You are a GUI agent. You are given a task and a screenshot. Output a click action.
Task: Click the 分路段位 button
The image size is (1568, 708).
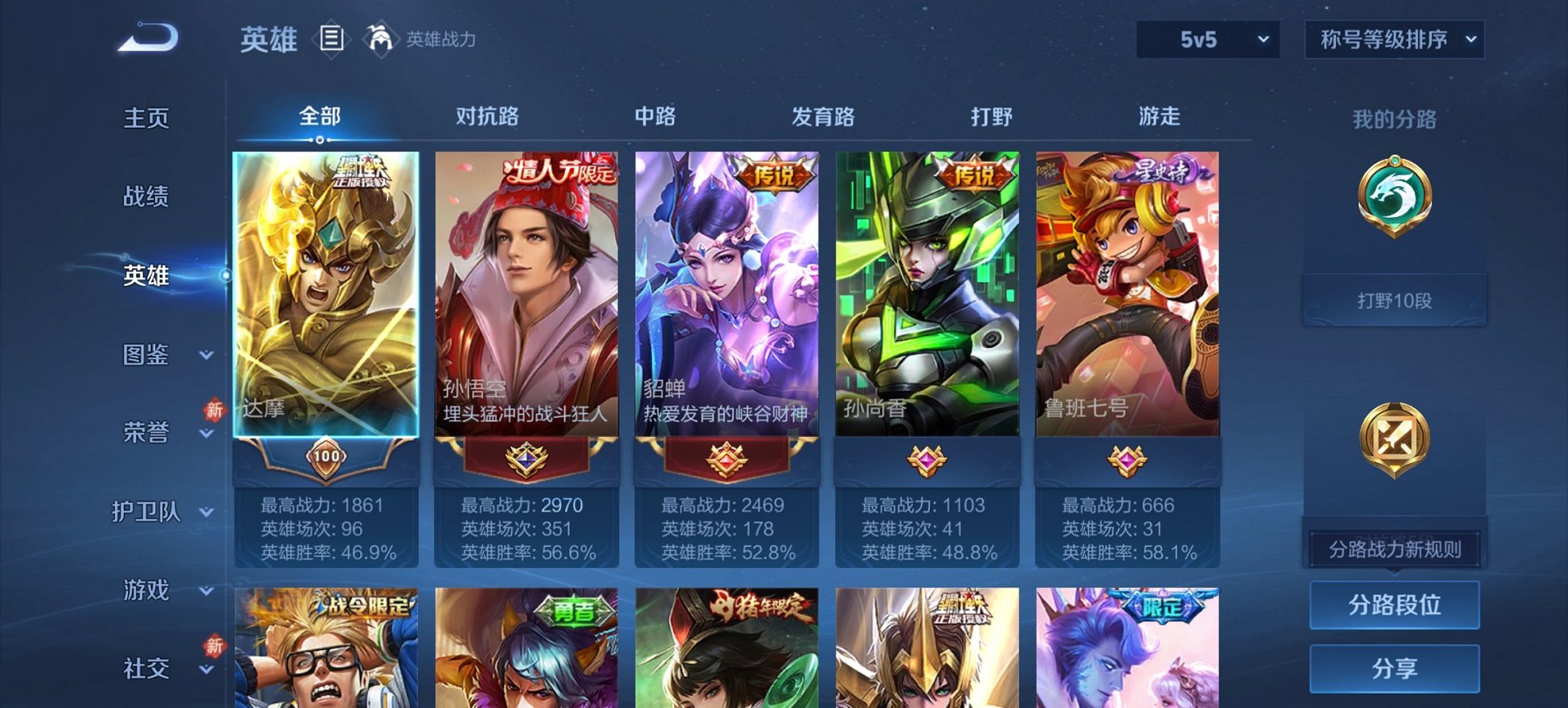coord(1394,604)
